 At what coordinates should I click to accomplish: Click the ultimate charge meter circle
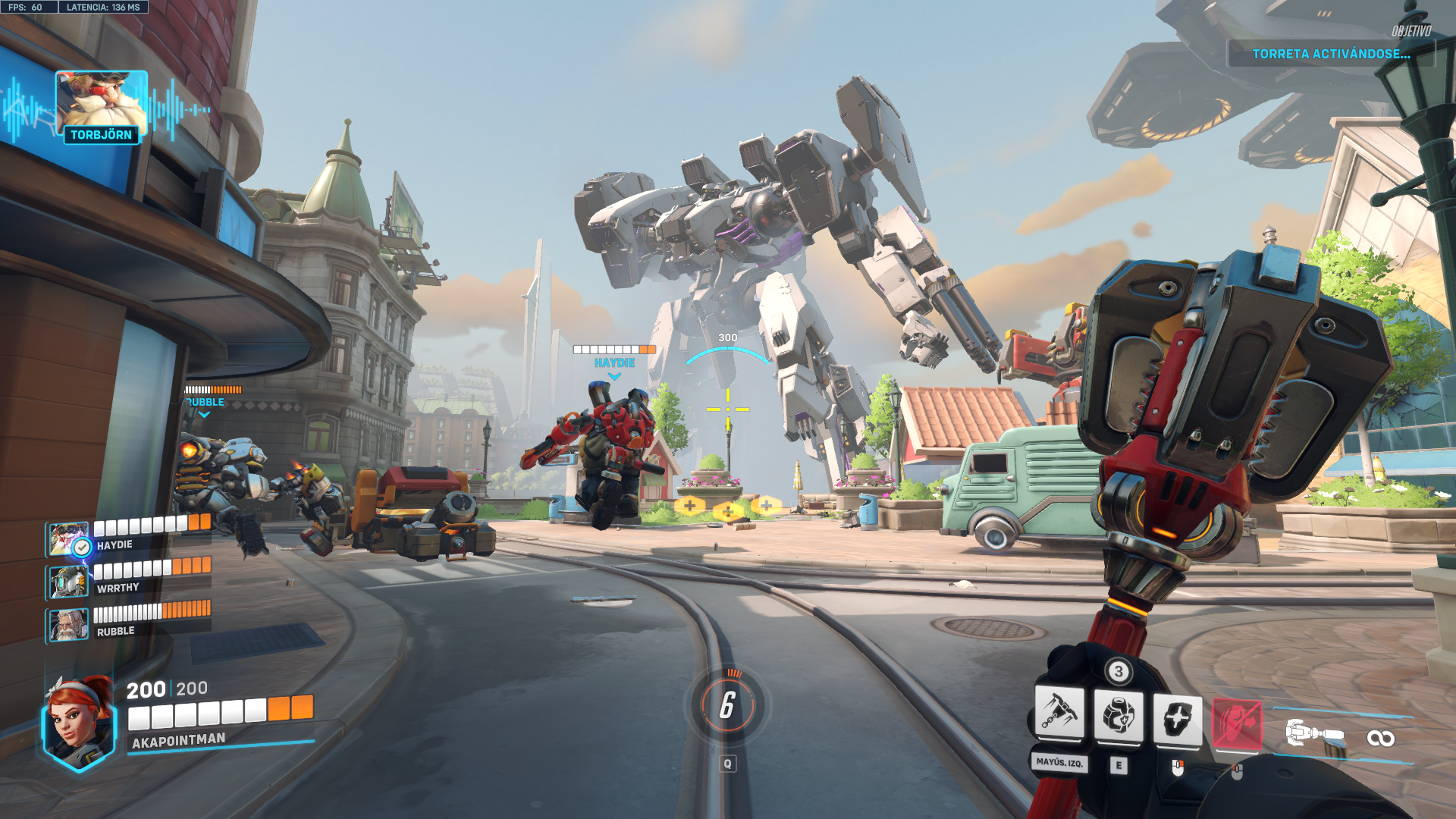727,705
